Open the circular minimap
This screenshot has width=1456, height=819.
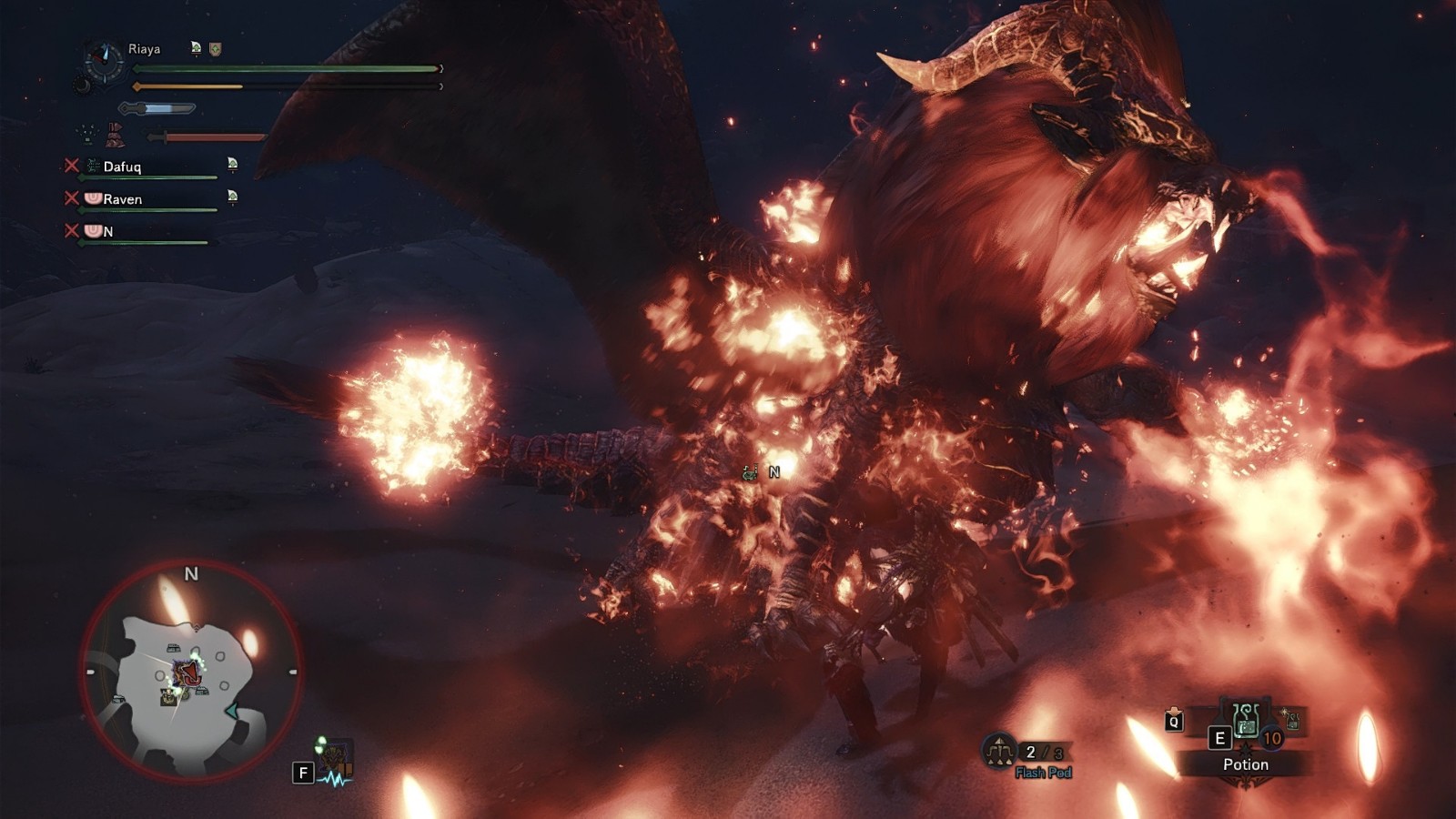[191, 671]
